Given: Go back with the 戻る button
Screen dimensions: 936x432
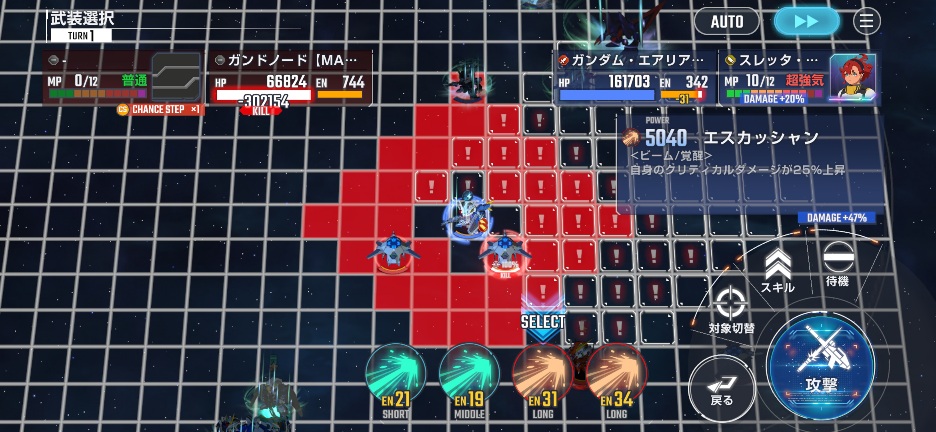Looking at the screenshot, I should point(722,387).
